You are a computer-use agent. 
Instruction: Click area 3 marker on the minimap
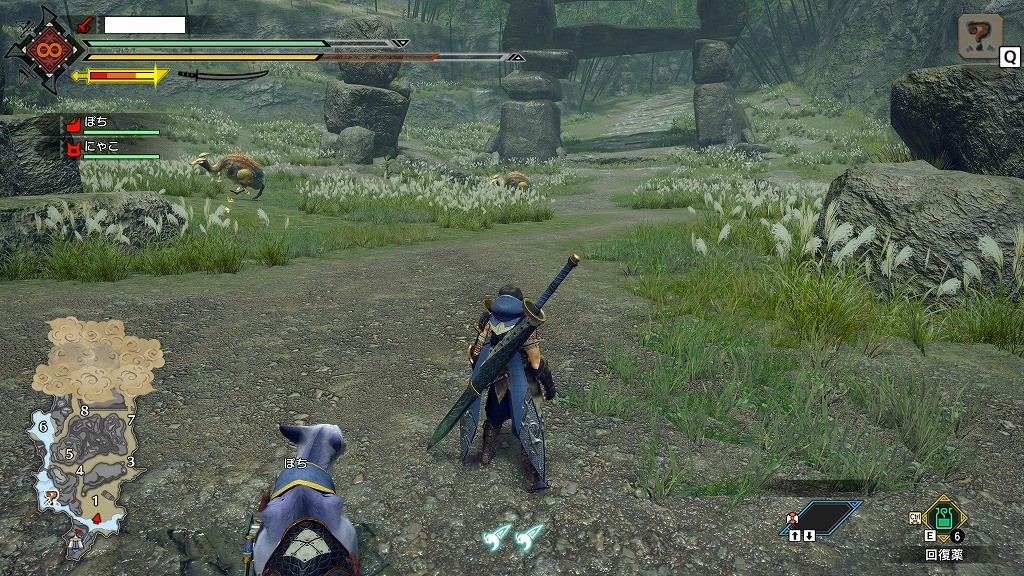coord(131,461)
